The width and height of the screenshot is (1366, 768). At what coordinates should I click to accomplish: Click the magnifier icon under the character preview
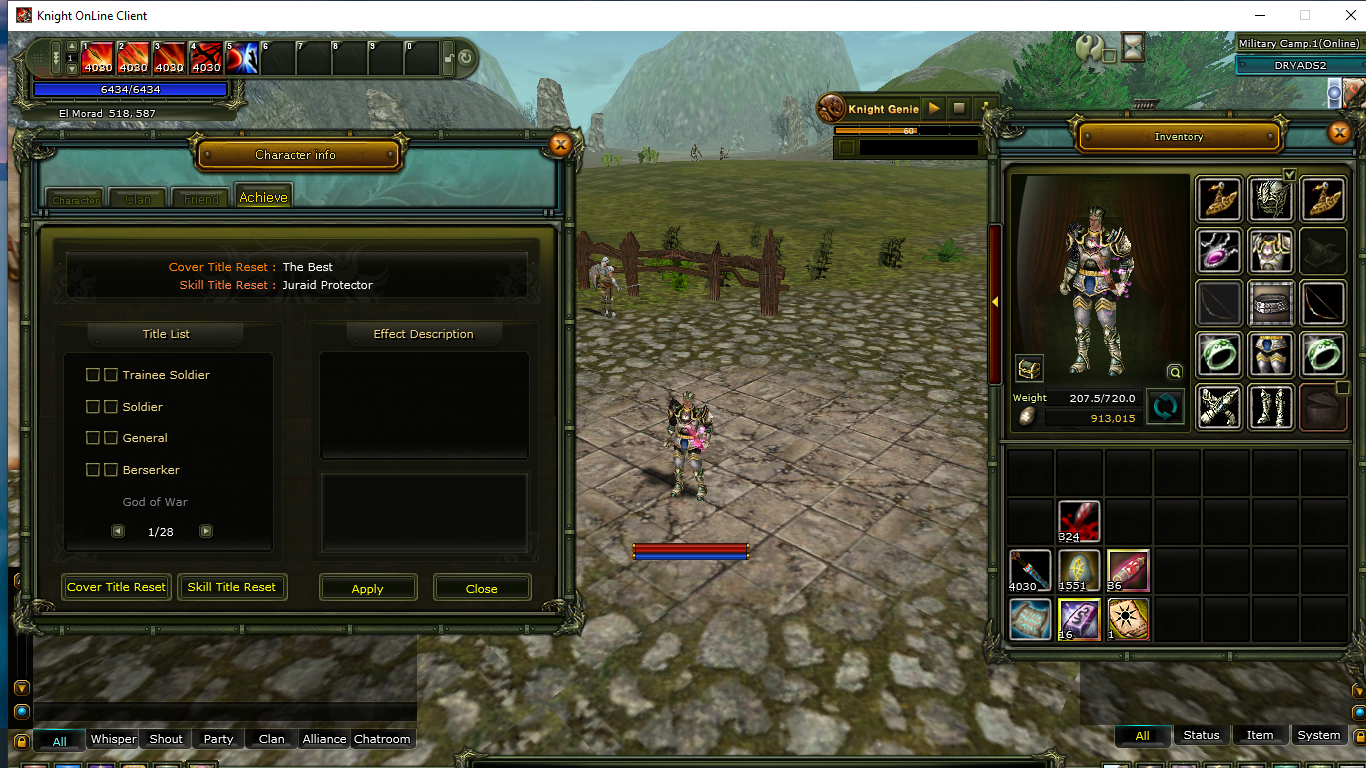(1174, 371)
